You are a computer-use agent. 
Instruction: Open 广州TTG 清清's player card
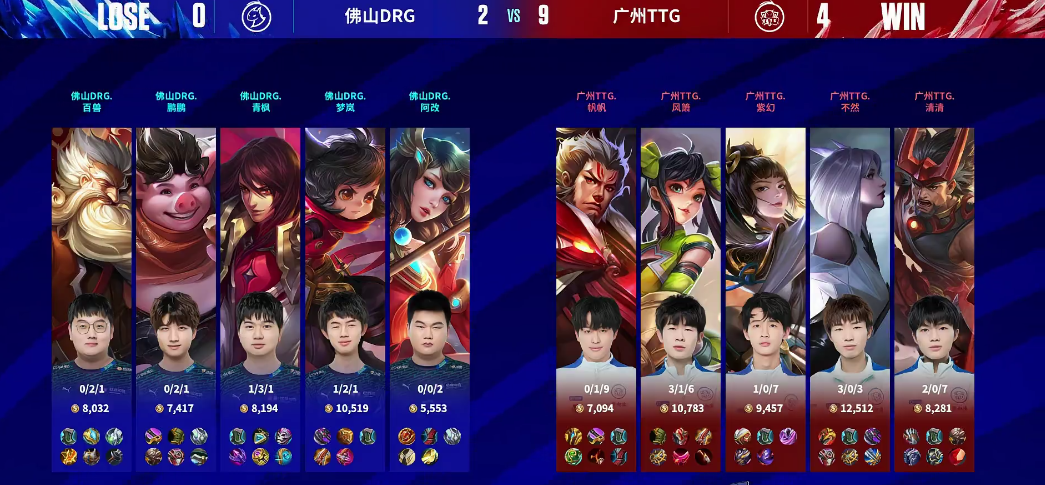click(934, 298)
